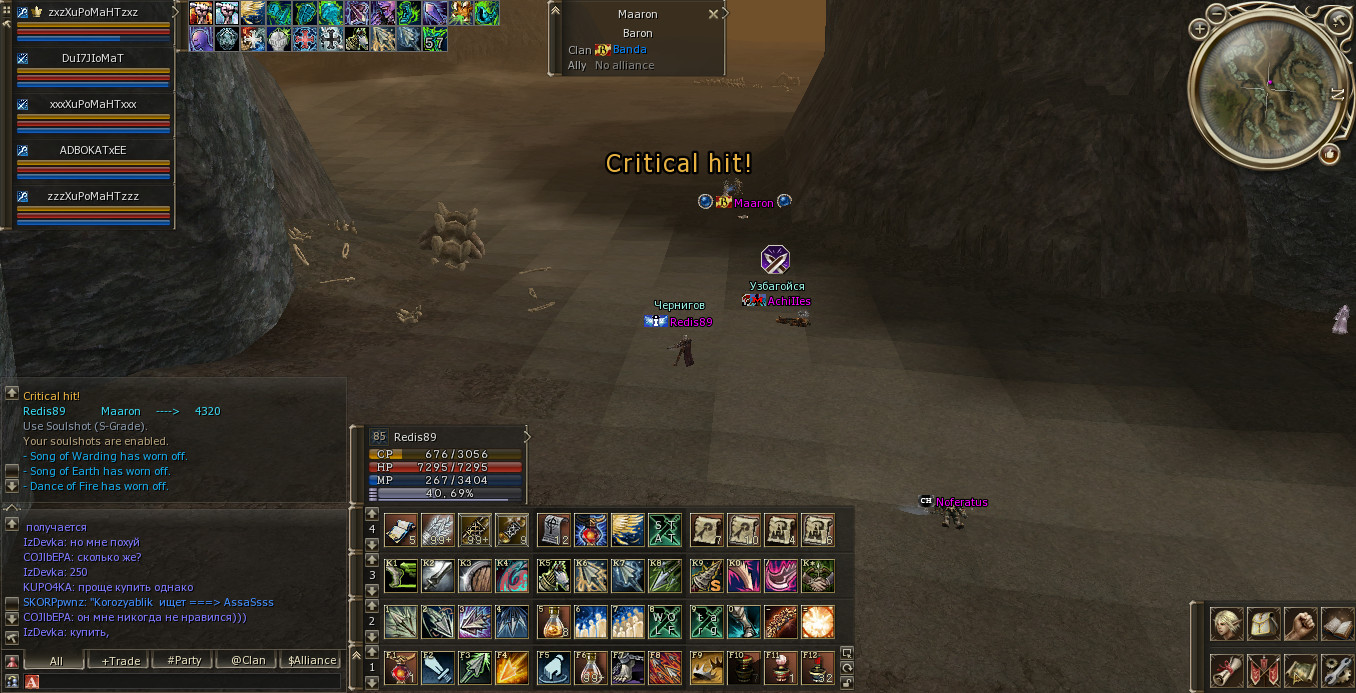Open the @Clan chat tab
Screen dimensions: 1356x693
[x=248, y=660]
